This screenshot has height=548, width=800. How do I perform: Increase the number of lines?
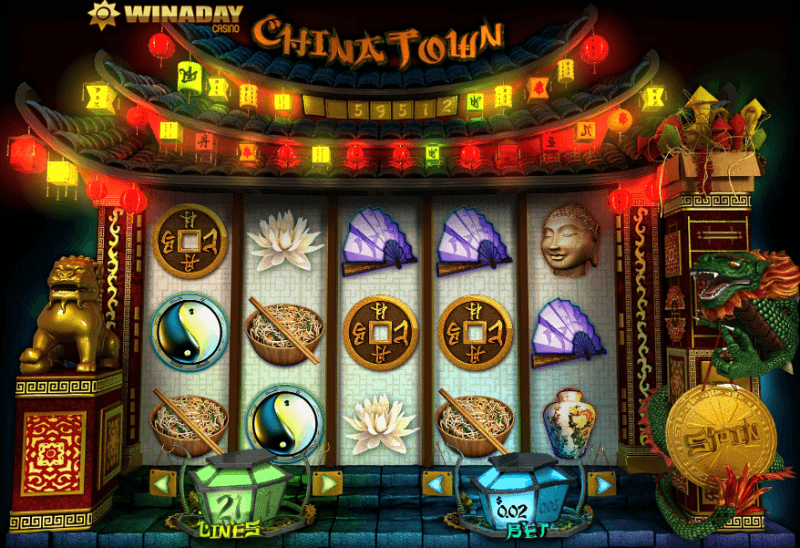tap(325, 484)
